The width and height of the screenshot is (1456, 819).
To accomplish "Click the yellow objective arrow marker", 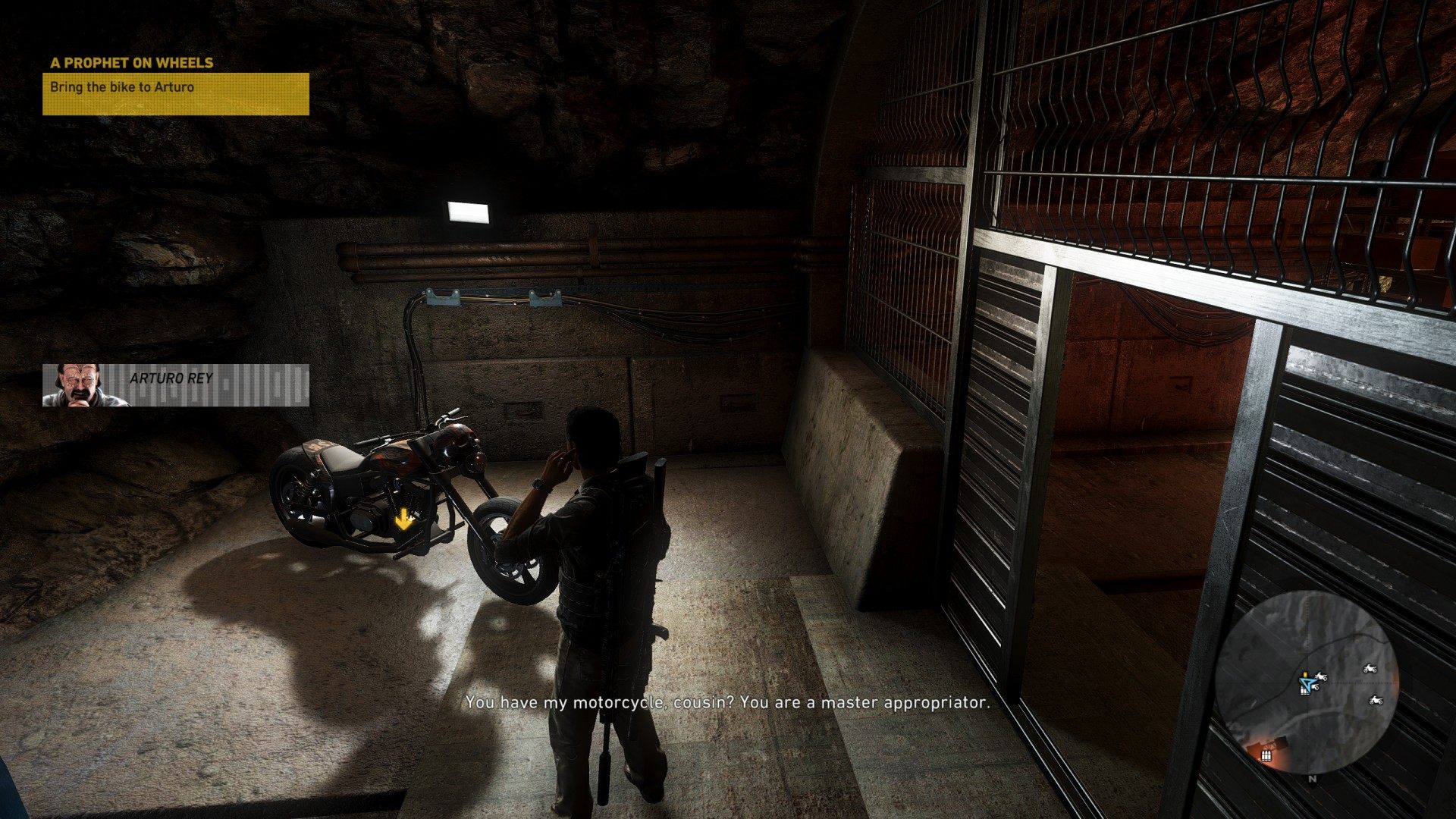I will point(403,520).
